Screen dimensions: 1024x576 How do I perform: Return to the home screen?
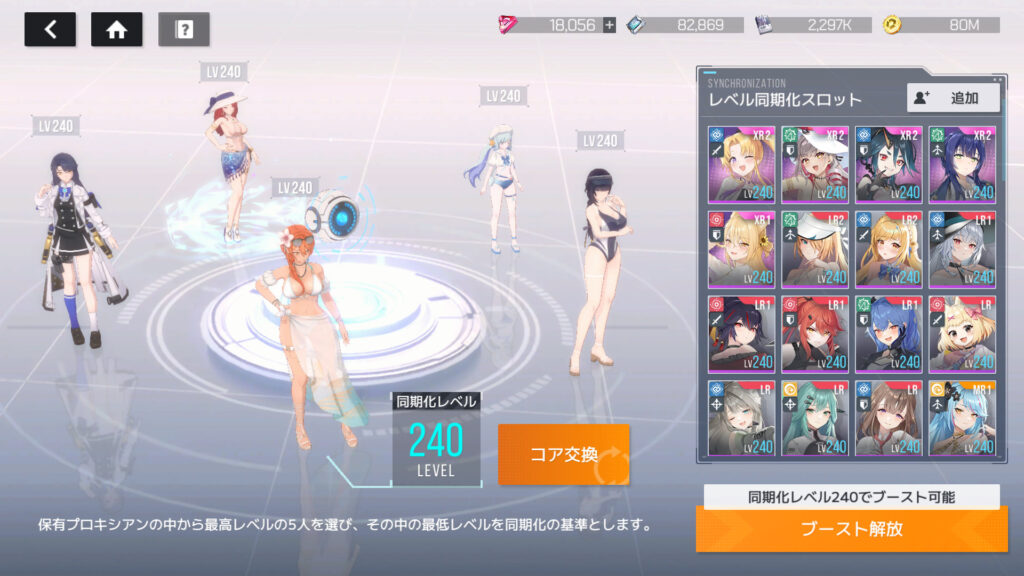(116, 30)
